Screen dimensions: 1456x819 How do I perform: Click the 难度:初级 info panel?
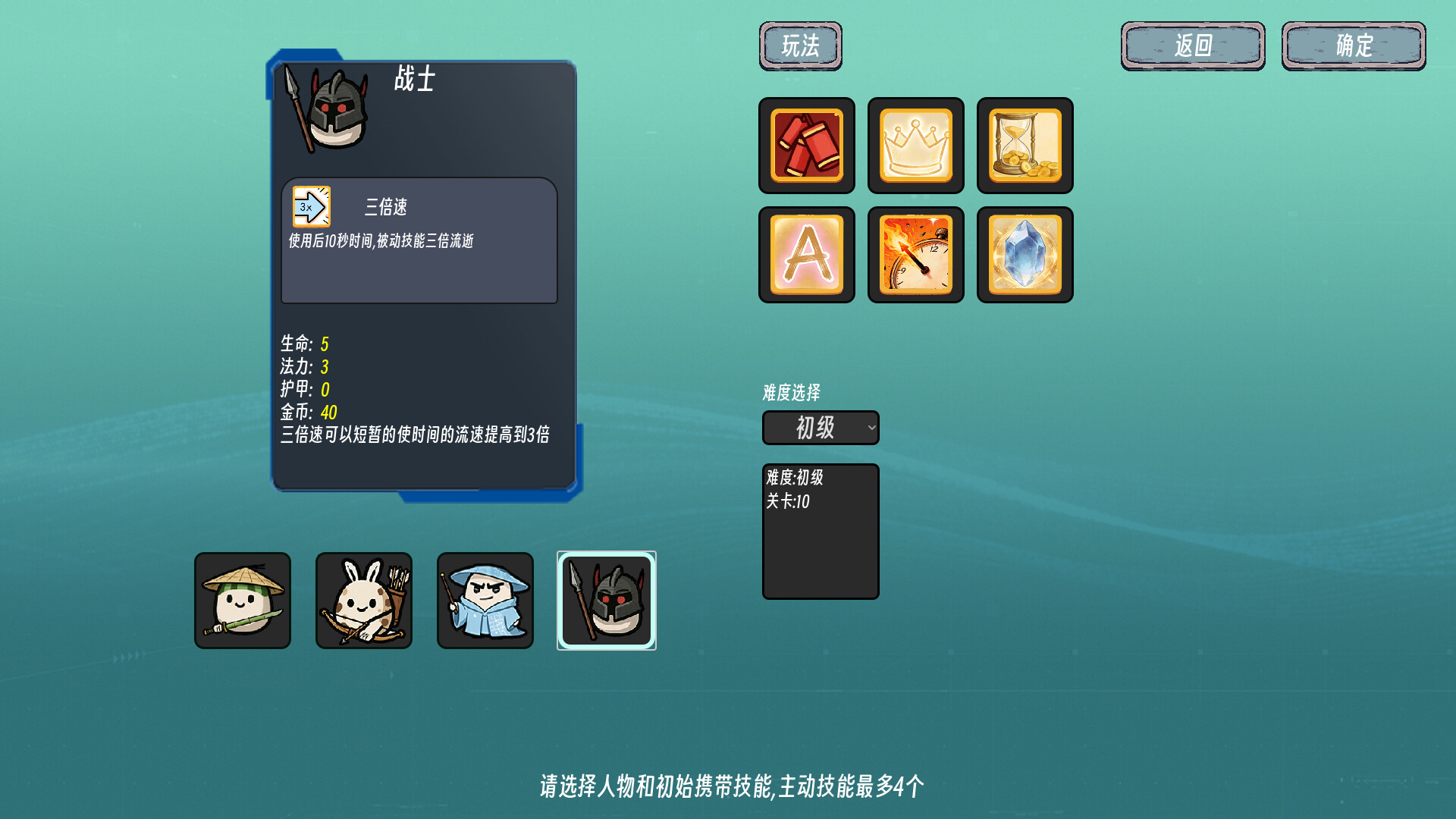point(820,531)
